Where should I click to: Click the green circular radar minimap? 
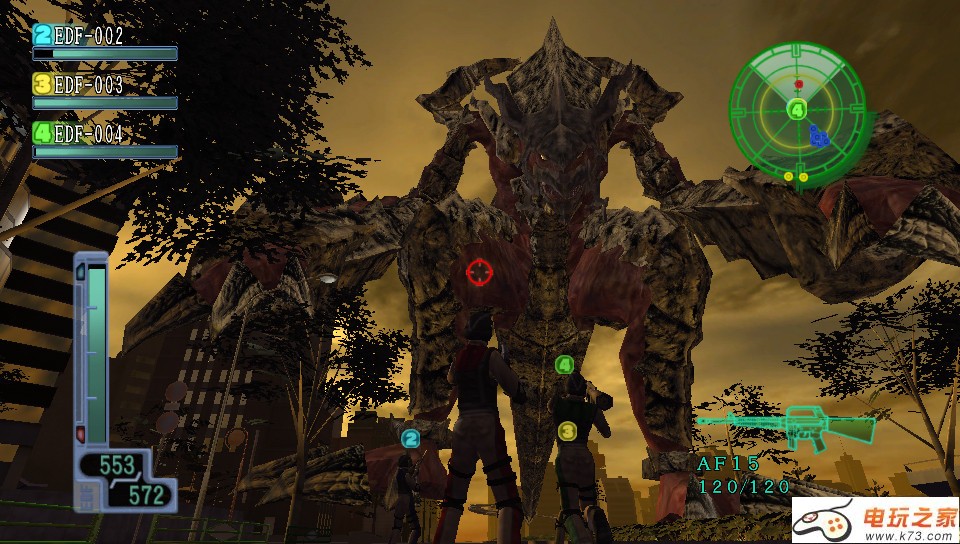pyautogui.click(x=797, y=111)
